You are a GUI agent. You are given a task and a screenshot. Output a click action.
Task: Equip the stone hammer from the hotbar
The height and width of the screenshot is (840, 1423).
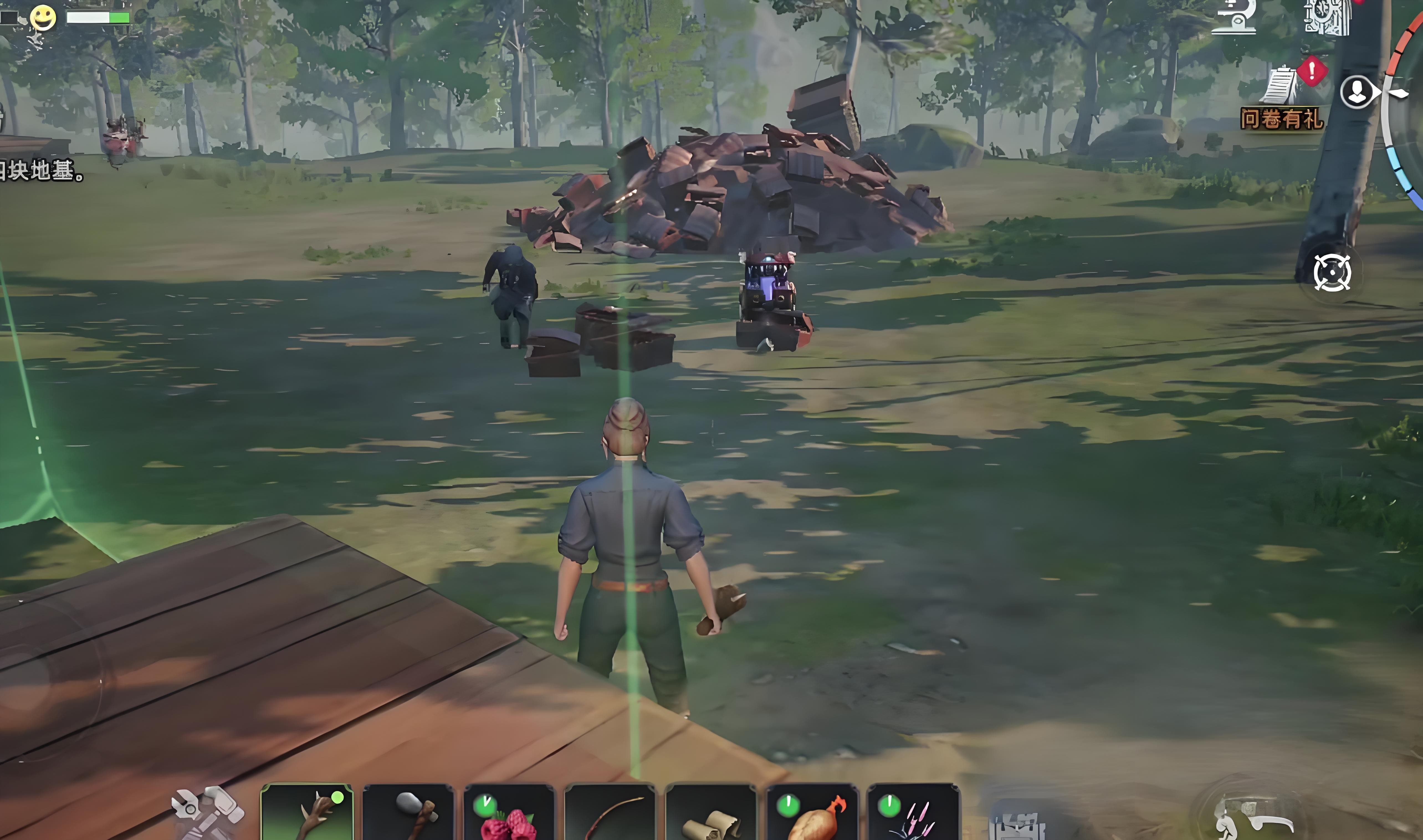pyautogui.click(x=408, y=813)
